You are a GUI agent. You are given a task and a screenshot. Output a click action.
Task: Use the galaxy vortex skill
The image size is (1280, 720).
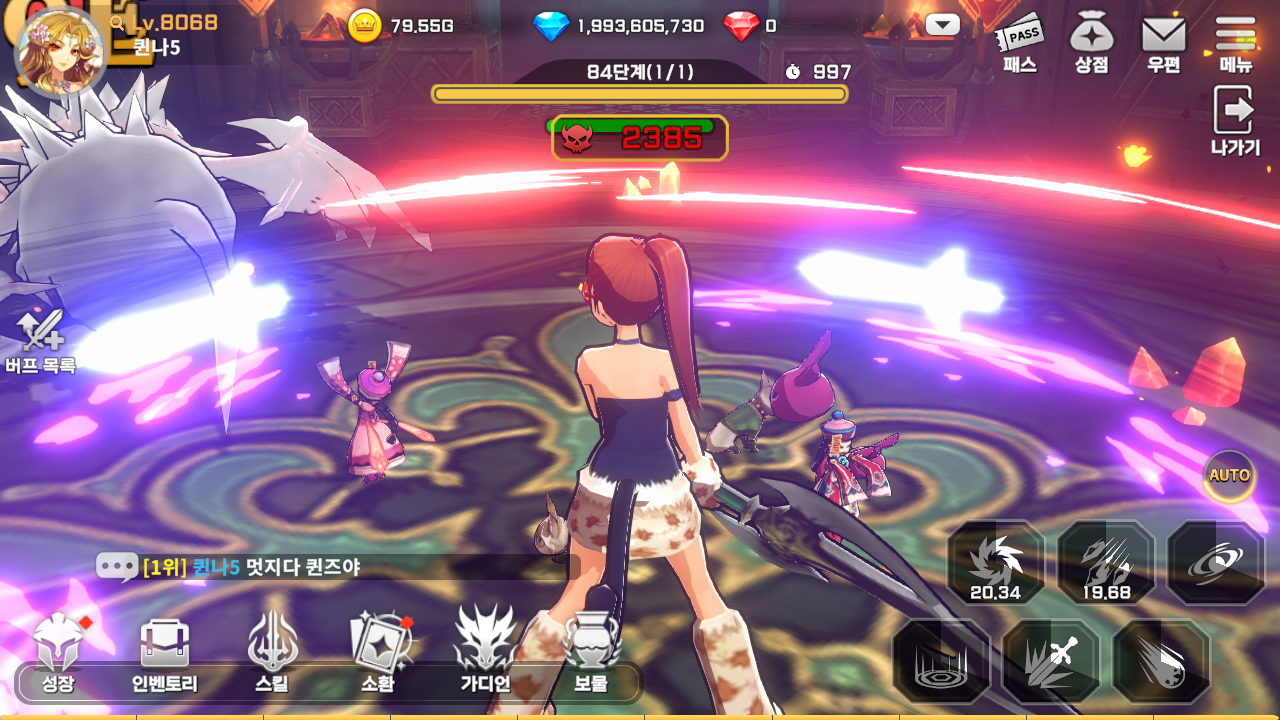[x=1216, y=563]
